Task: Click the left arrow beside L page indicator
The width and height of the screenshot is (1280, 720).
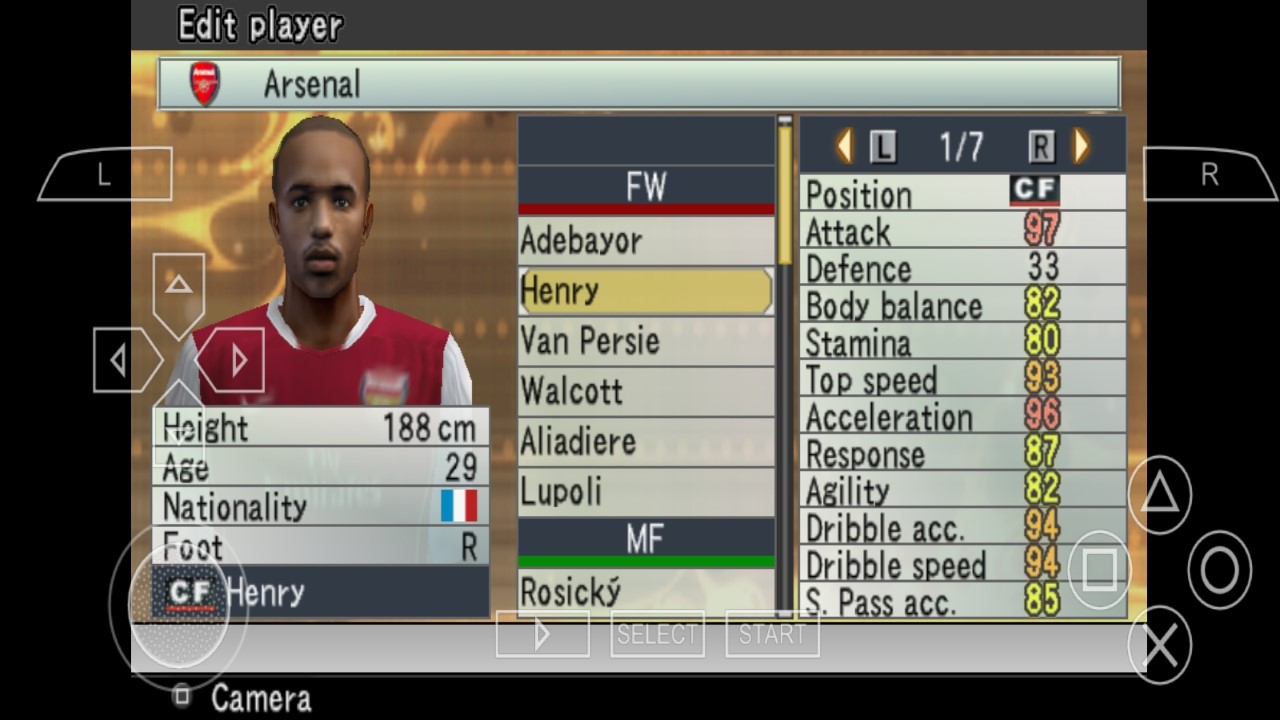Action: 843,145
